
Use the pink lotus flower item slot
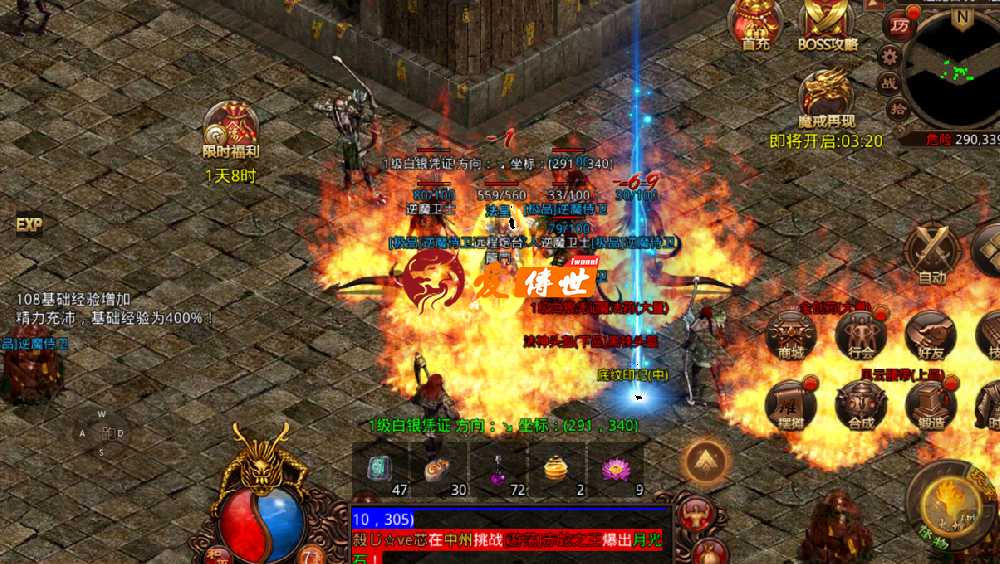pos(612,469)
